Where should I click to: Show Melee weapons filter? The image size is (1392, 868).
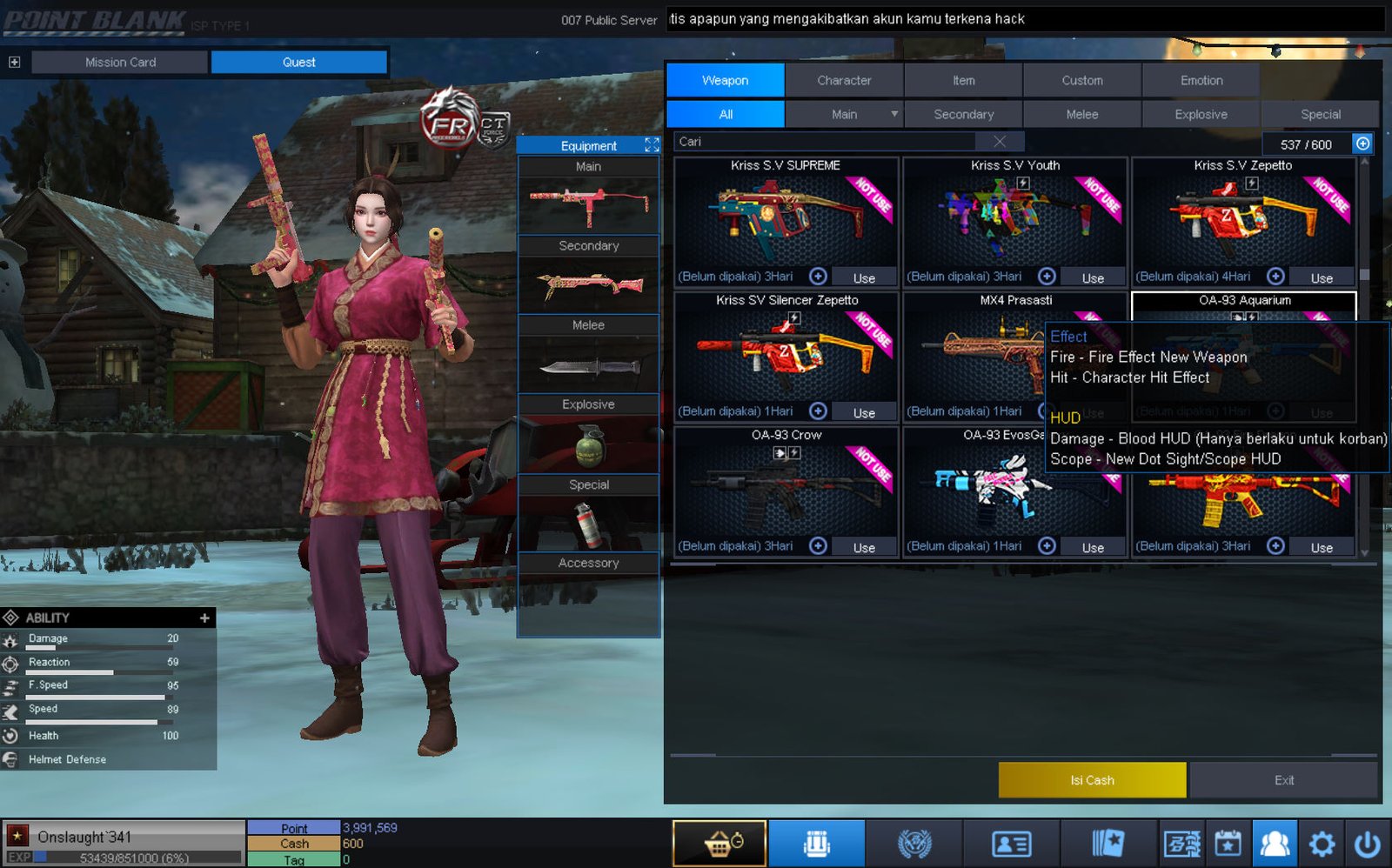[1082, 114]
